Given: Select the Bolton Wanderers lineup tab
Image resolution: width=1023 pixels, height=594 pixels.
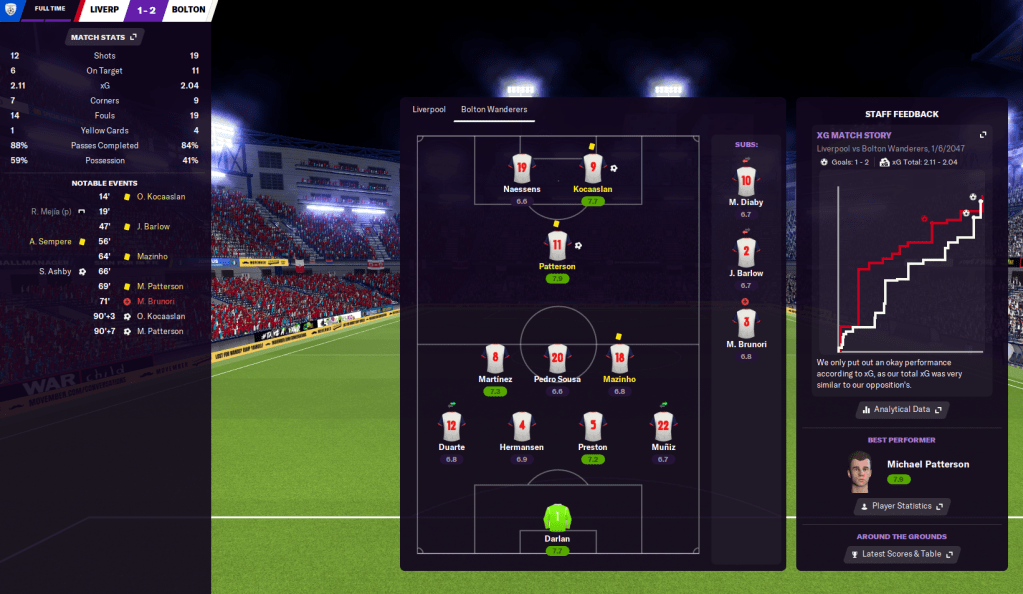Looking at the screenshot, I should coord(494,109).
